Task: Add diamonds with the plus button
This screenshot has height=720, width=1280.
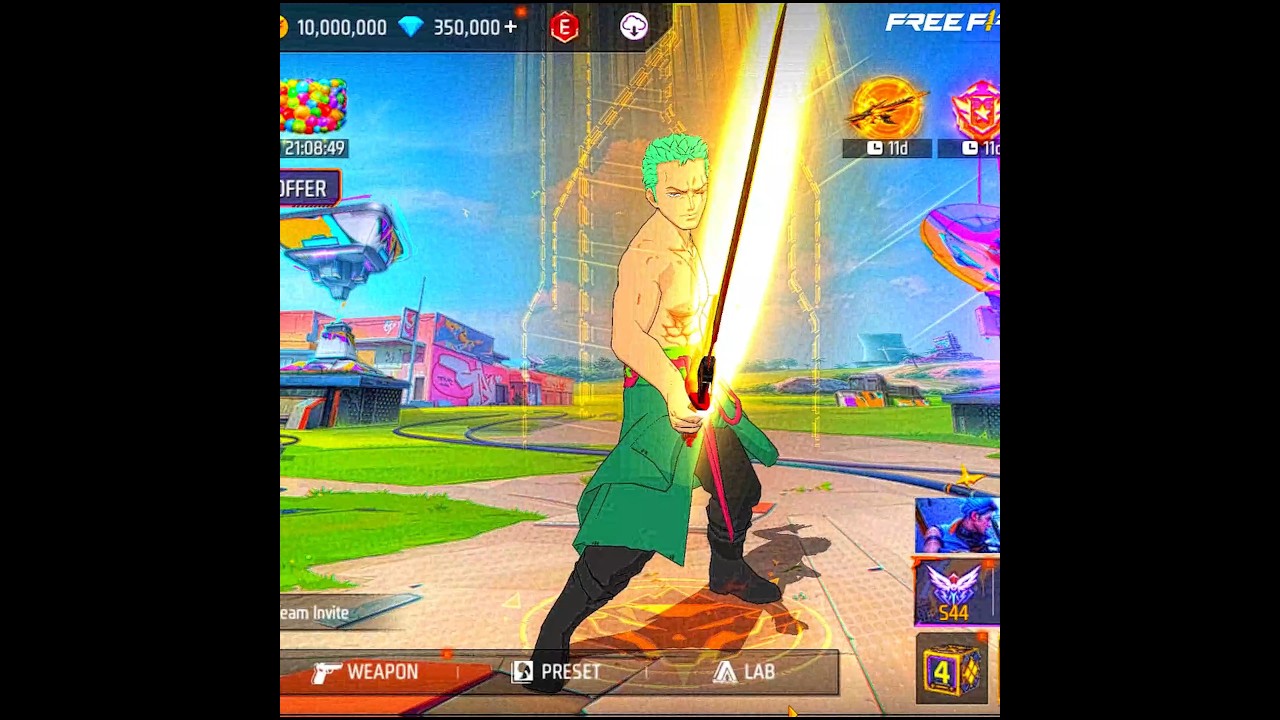Action: (512, 27)
